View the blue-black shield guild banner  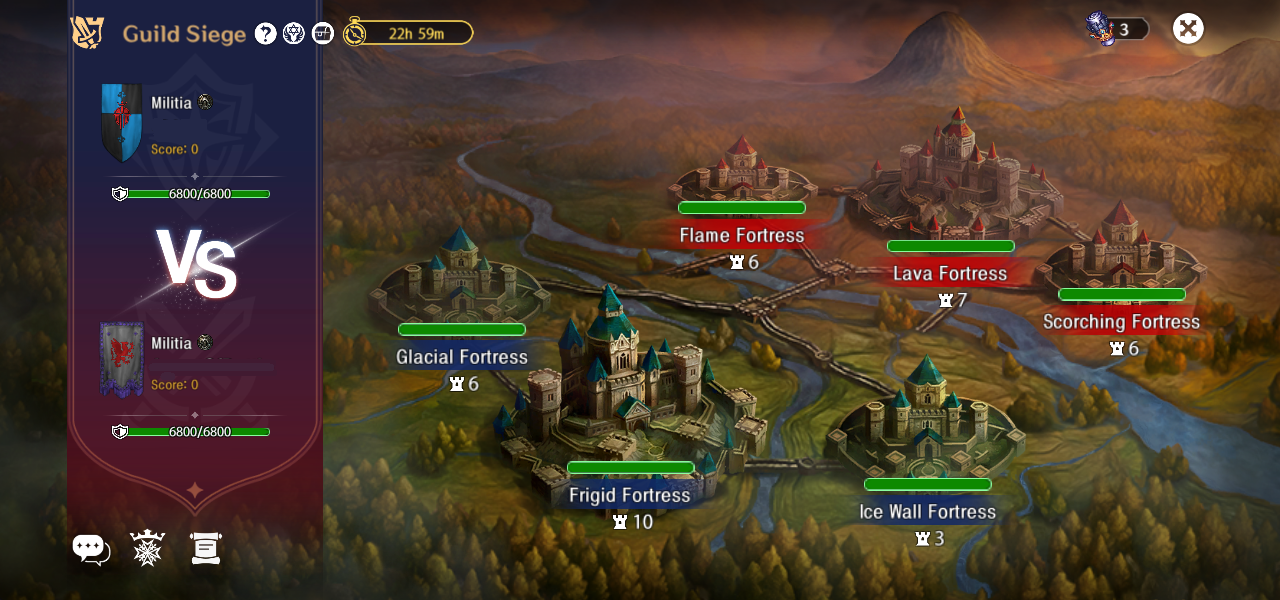click(121, 122)
